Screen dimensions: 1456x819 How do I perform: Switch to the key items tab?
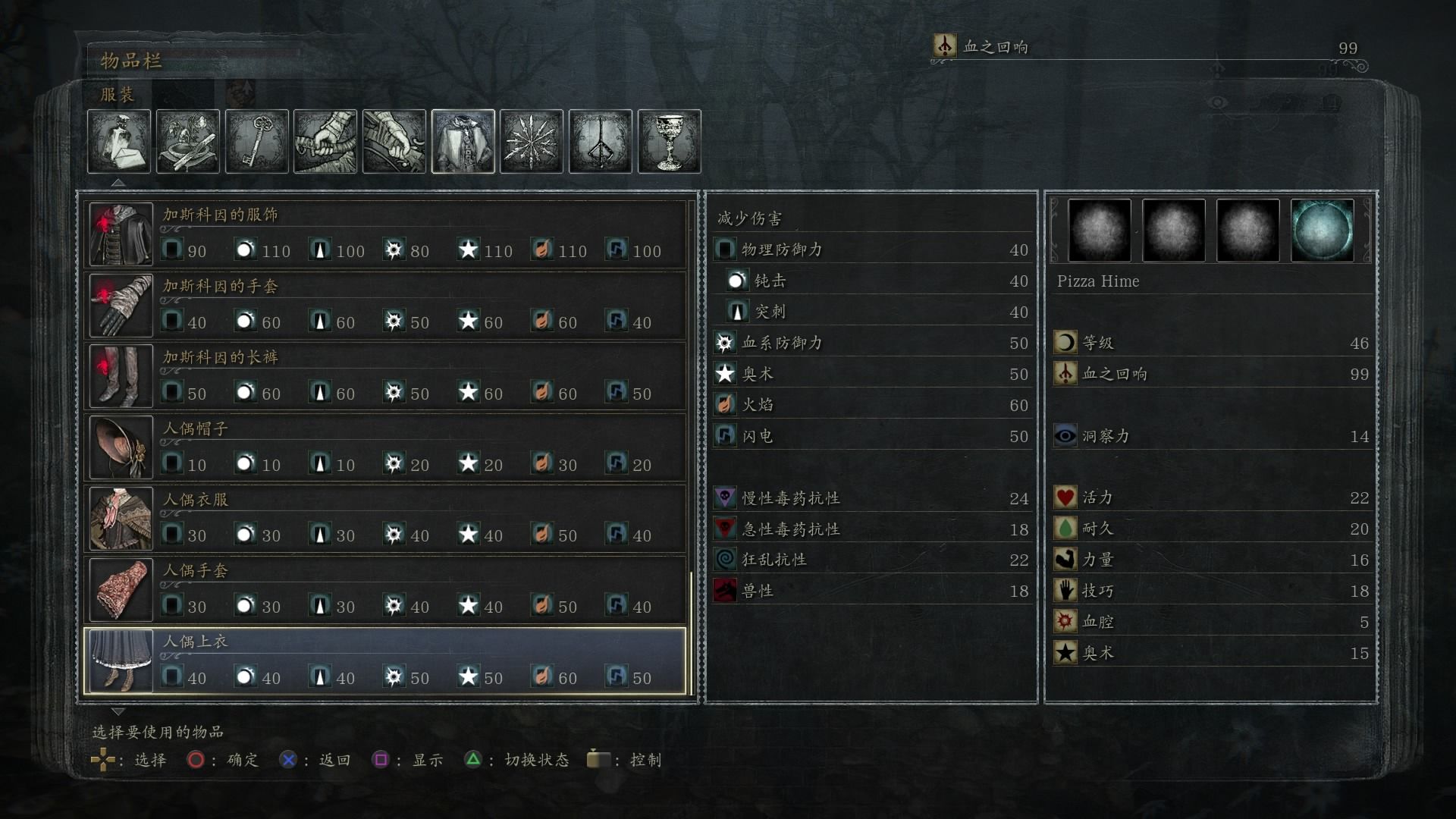pyautogui.click(x=257, y=142)
